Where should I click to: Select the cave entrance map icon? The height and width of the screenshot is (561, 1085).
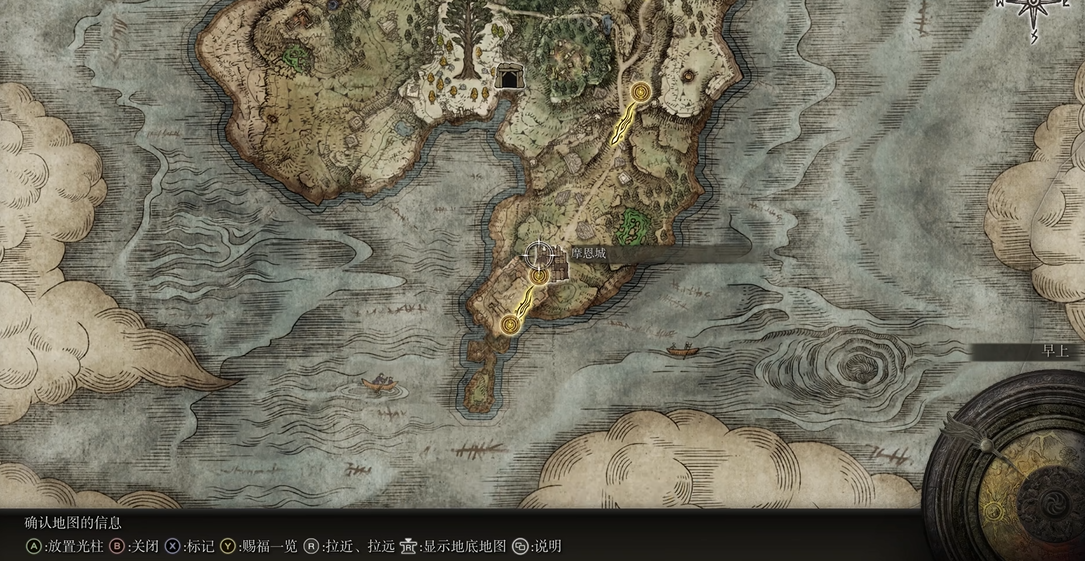(509, 78)
